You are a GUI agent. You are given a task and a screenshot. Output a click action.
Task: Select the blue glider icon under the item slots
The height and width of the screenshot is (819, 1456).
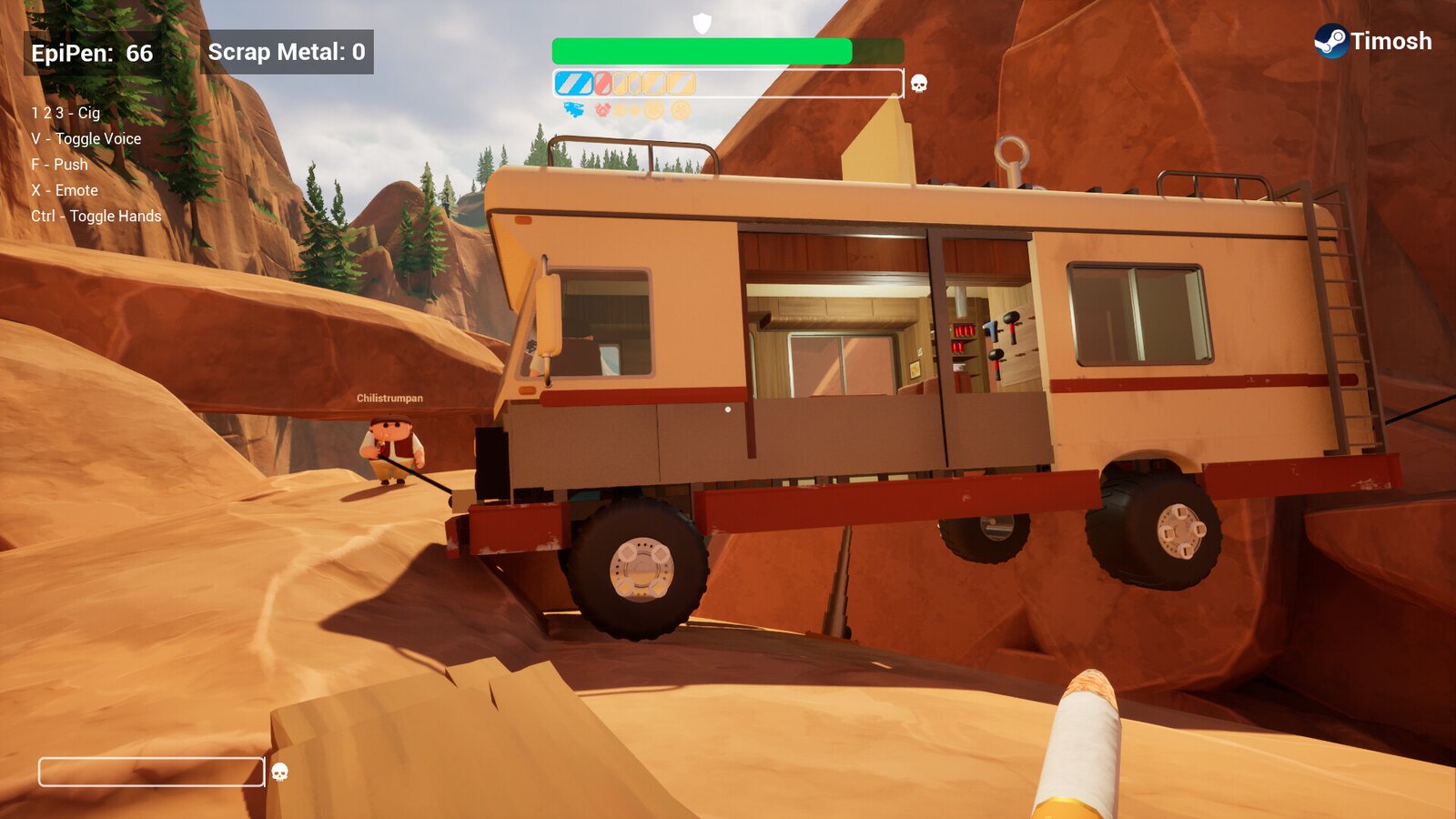[x=572, y=108]
